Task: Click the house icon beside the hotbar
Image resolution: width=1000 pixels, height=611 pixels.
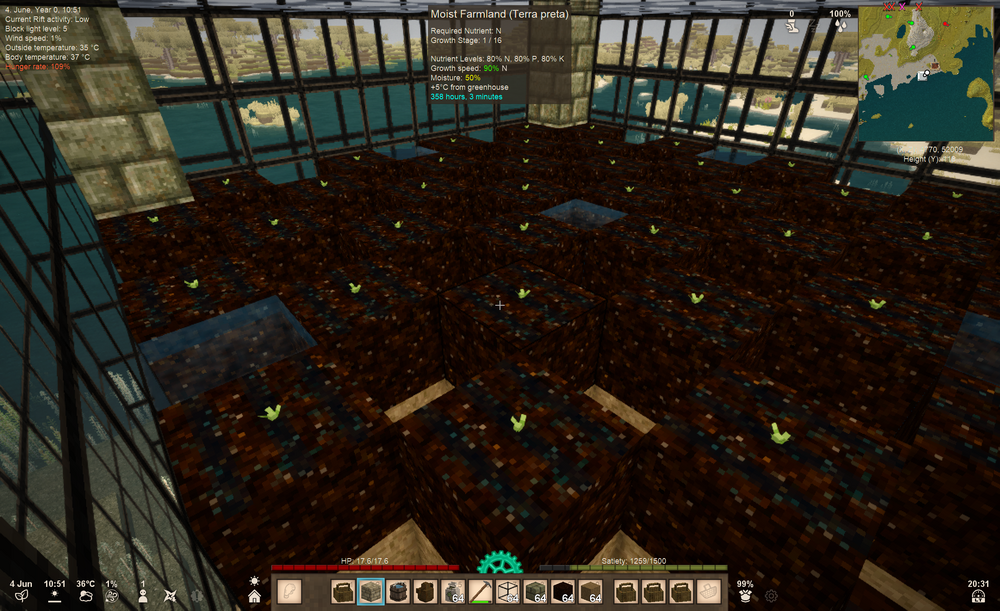Action: point(255,596)
